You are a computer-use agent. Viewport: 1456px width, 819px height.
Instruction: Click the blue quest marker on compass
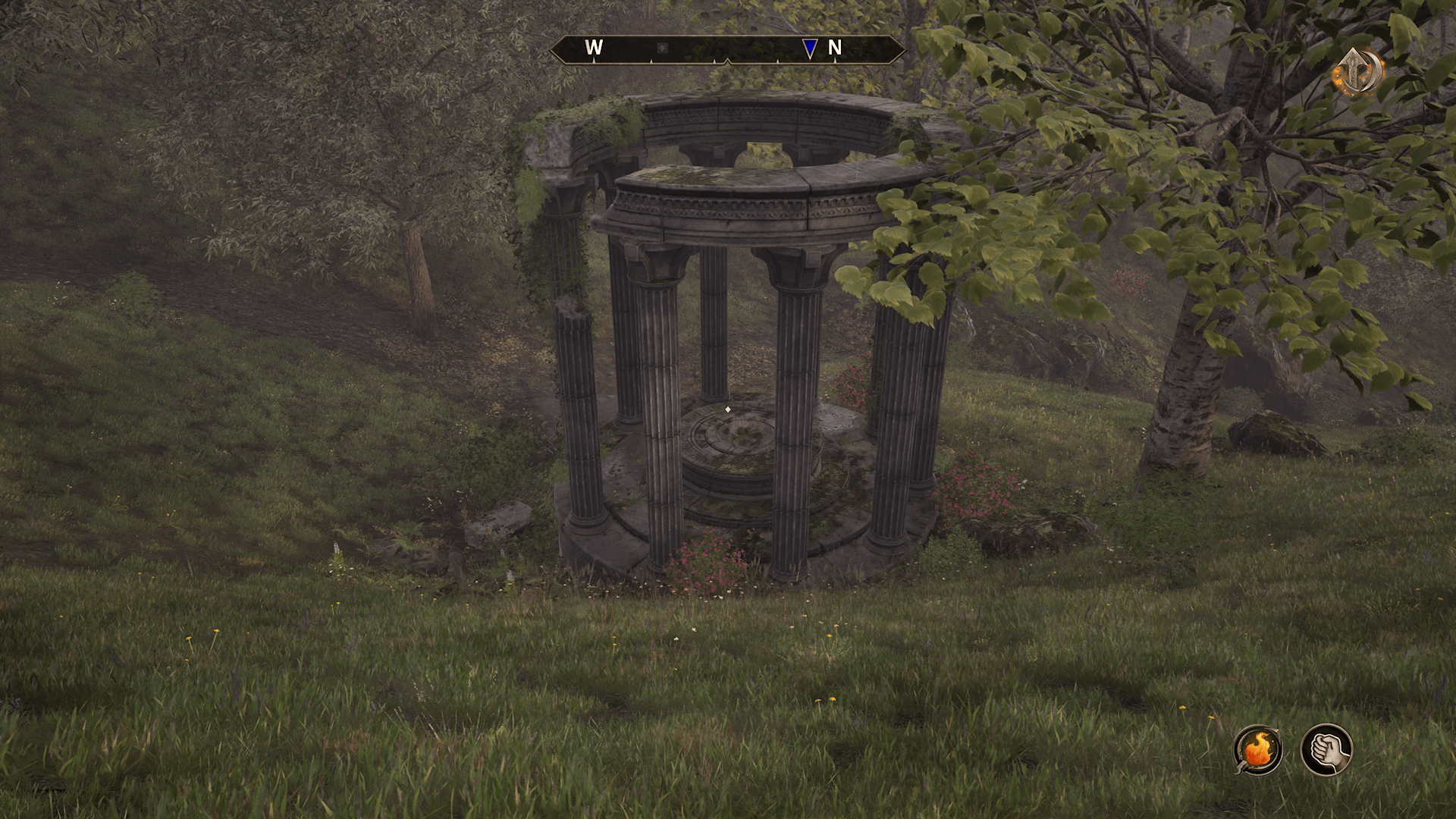click(810, 49)
